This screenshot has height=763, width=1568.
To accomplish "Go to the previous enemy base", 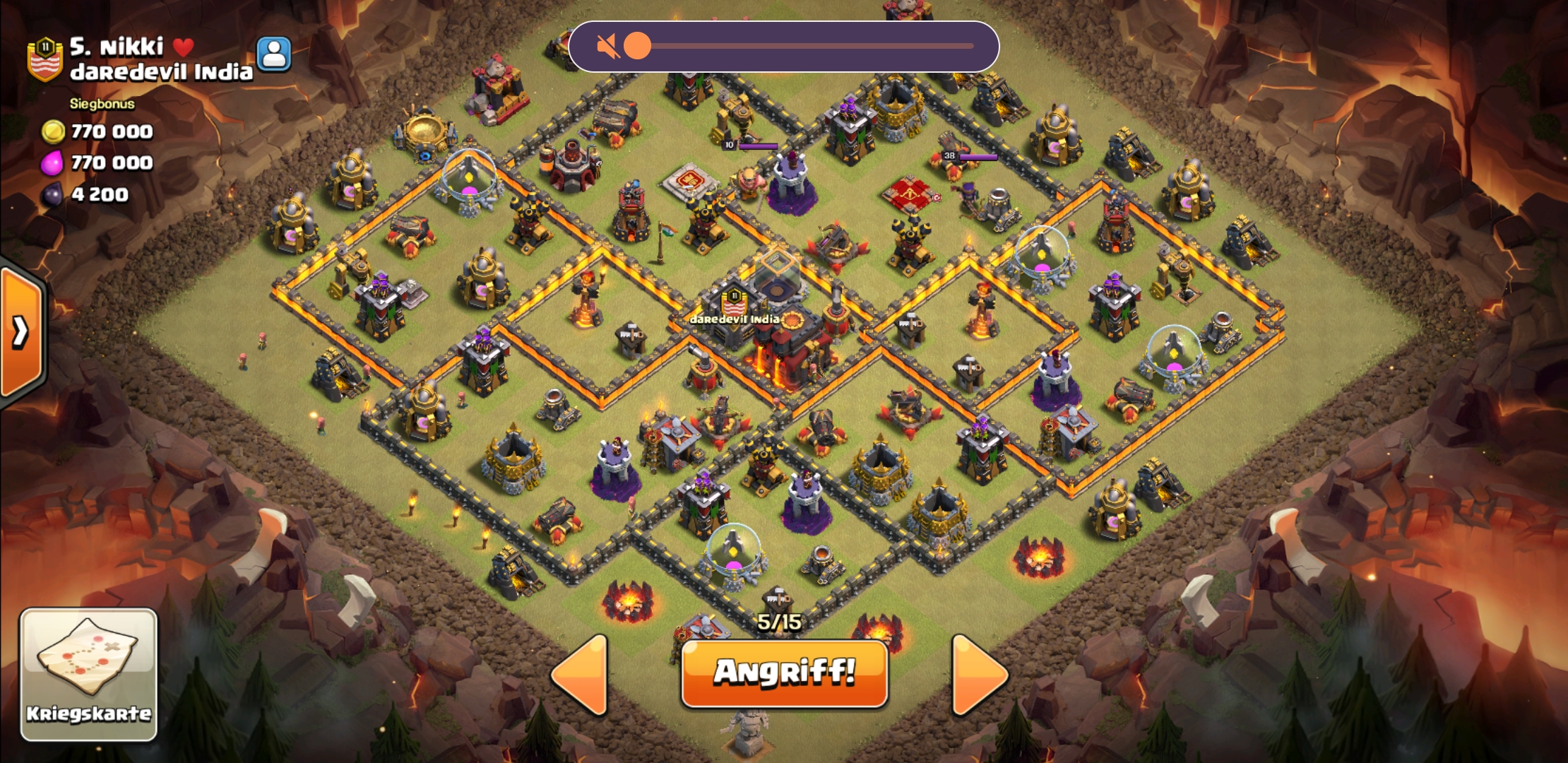I will click(581, 675).
